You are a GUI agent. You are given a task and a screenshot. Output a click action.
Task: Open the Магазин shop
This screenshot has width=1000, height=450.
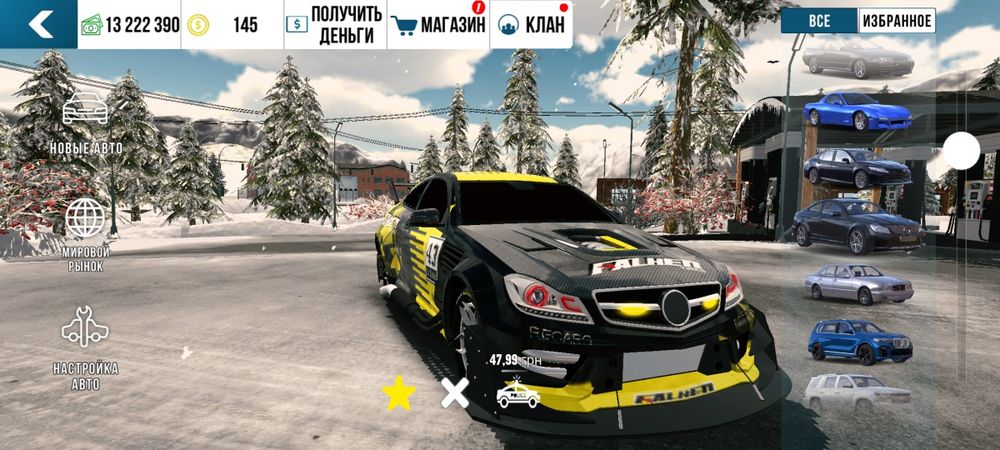(x=436, y=25)
